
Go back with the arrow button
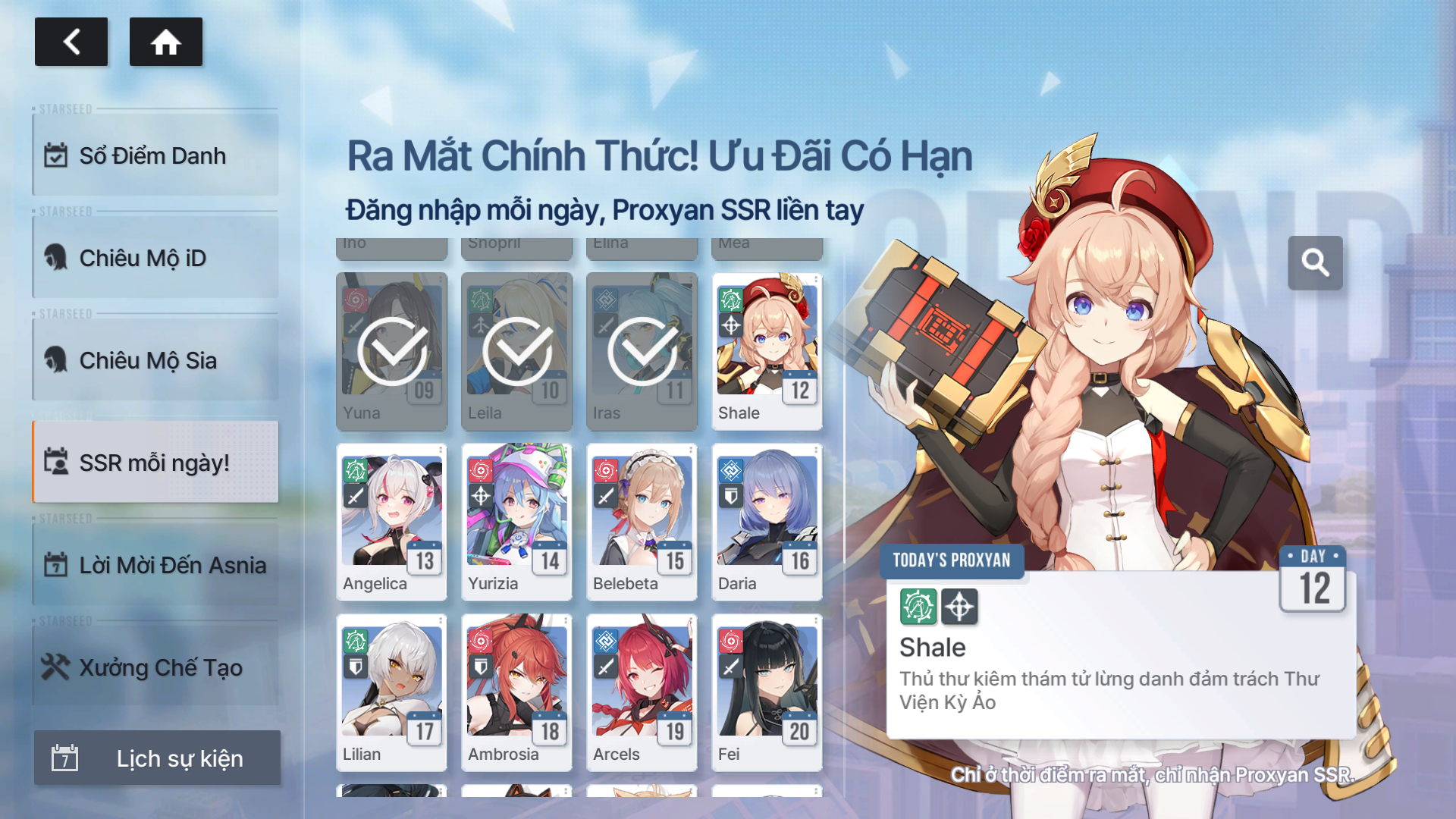71,42
